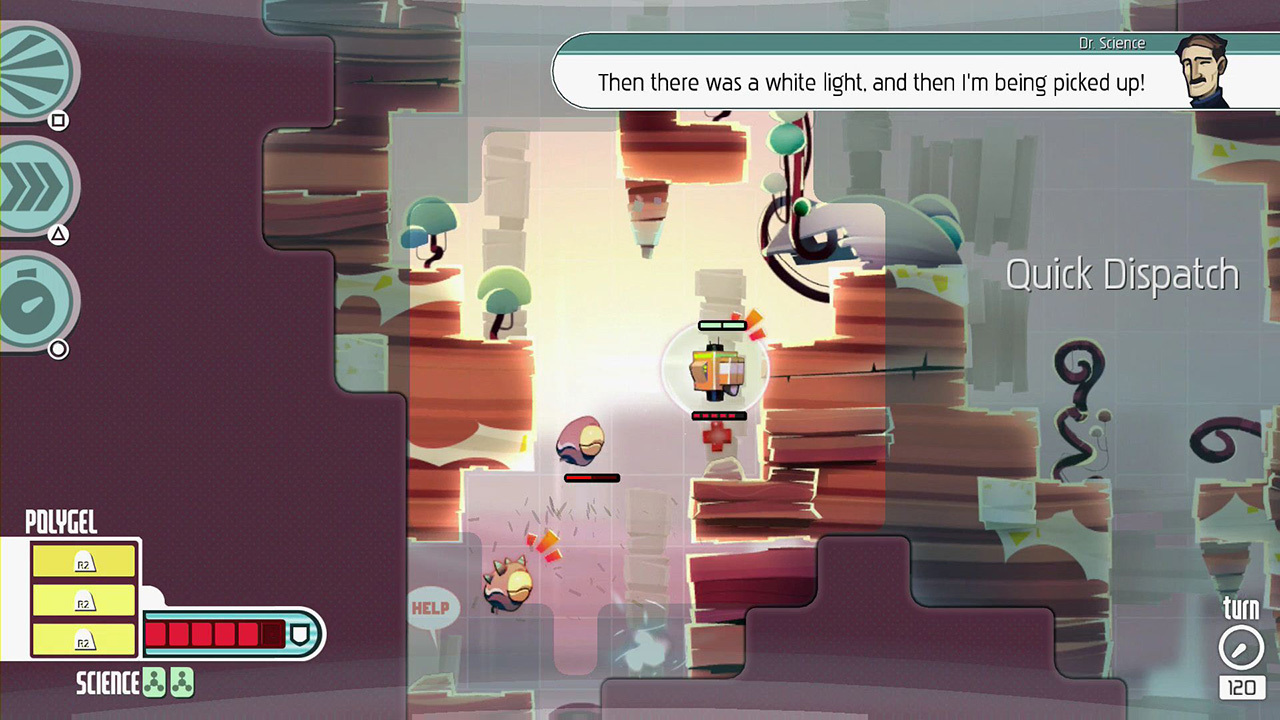Activate the triple chevron speed ability
This screenshot has height=720, width=1280.
tap(33, 185)
